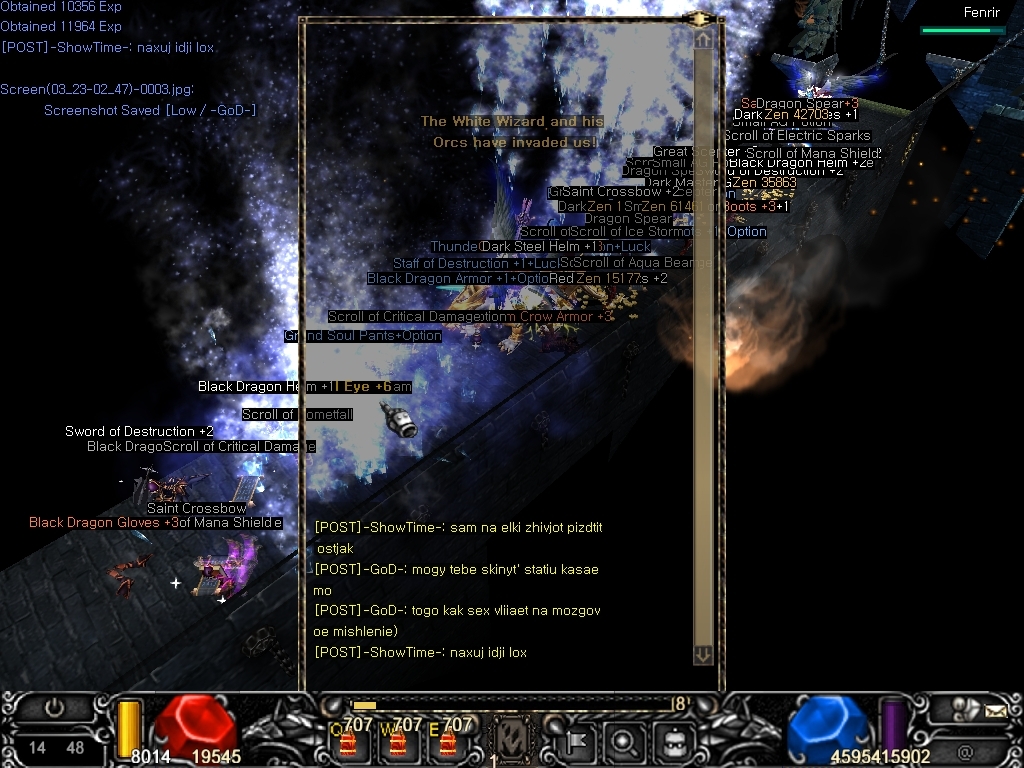The height and width of the screenshot is (768, 1024).
Task: Use the W hotkey potion slot
Action: (x=396, y=743)
